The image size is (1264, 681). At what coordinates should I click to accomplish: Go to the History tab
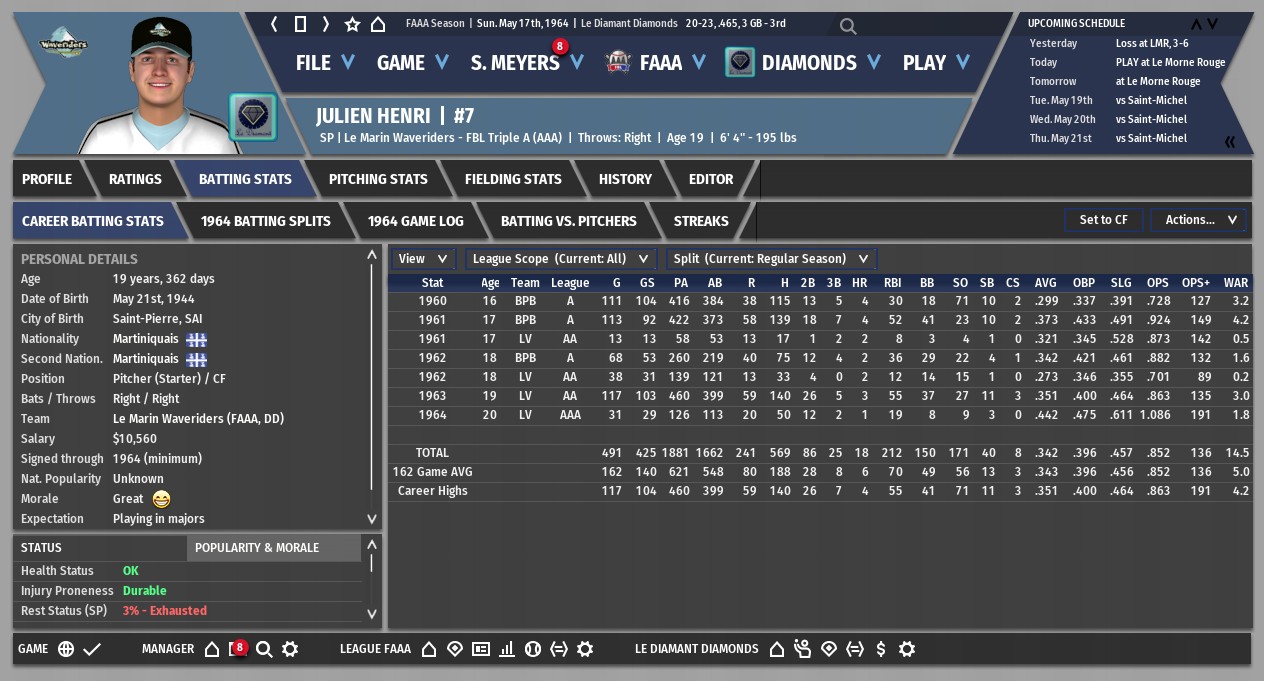pyautogui.click(x=625, y=179)
